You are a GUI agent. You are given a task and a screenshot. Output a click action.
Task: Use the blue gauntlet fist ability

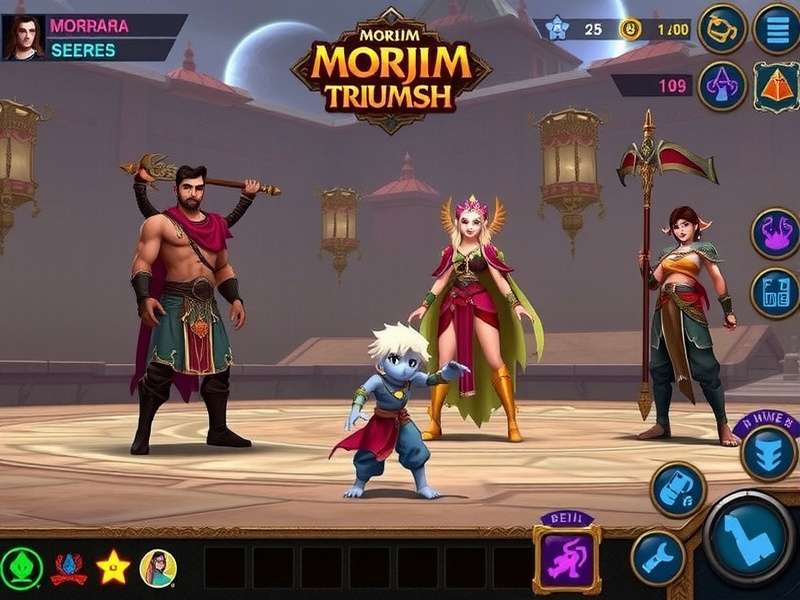(x=678, y=489)
